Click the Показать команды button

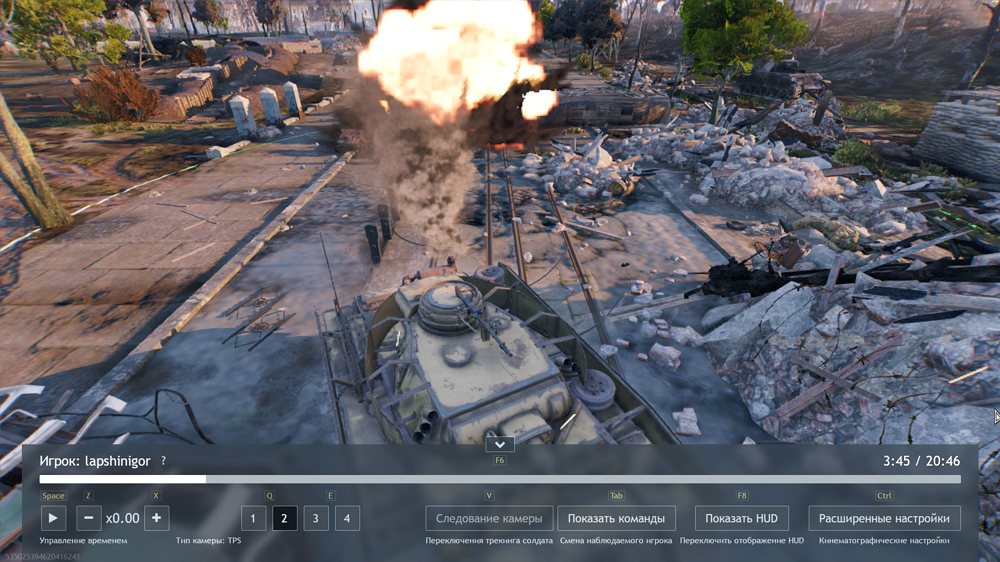(x=616, y=518)
